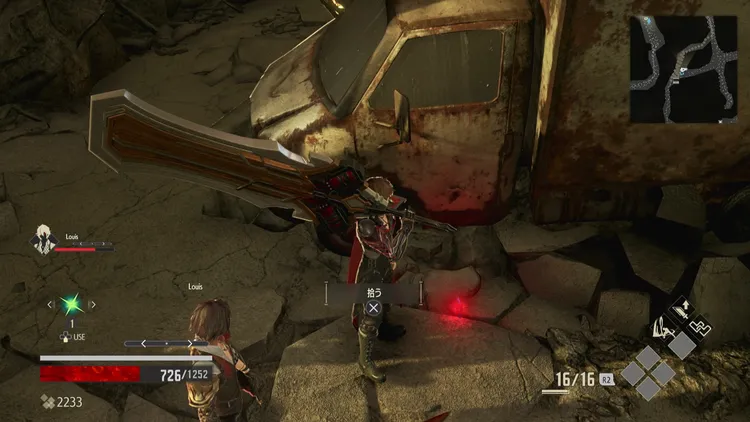
Task: Activate the blade slash gift icon
Action: click(x=660, y=327)
